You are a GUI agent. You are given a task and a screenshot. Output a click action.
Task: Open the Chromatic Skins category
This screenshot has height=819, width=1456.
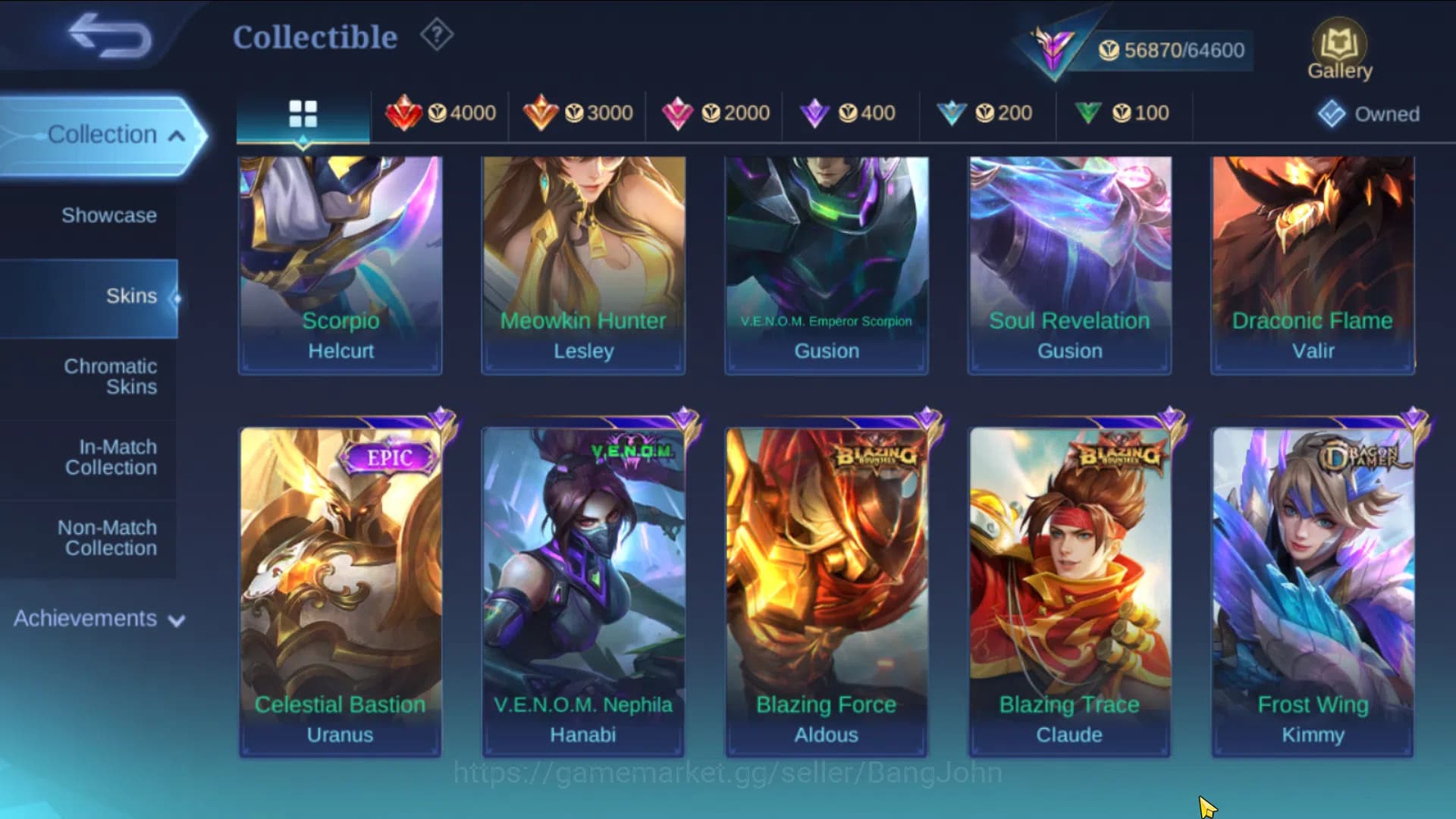tap(111, 377)
